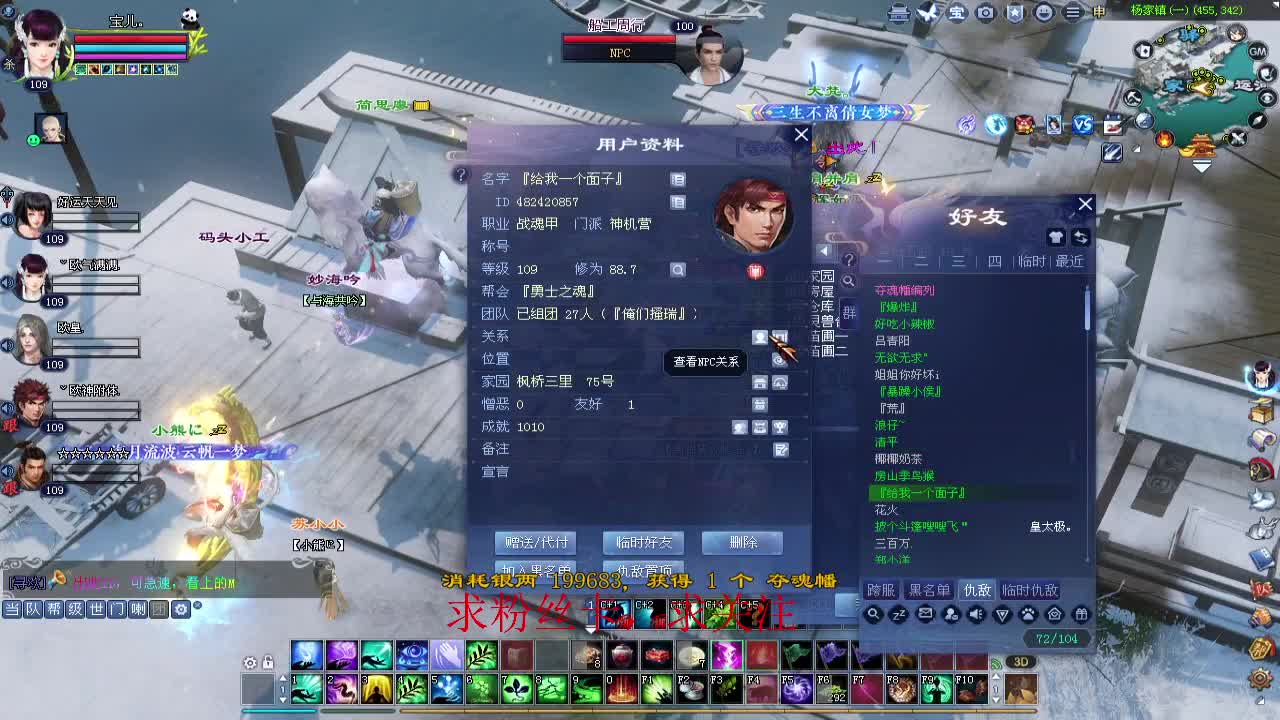1280x720 pixels.
Task: Open the VS cross-server arena icon near the top
Action: (1083, 123)
